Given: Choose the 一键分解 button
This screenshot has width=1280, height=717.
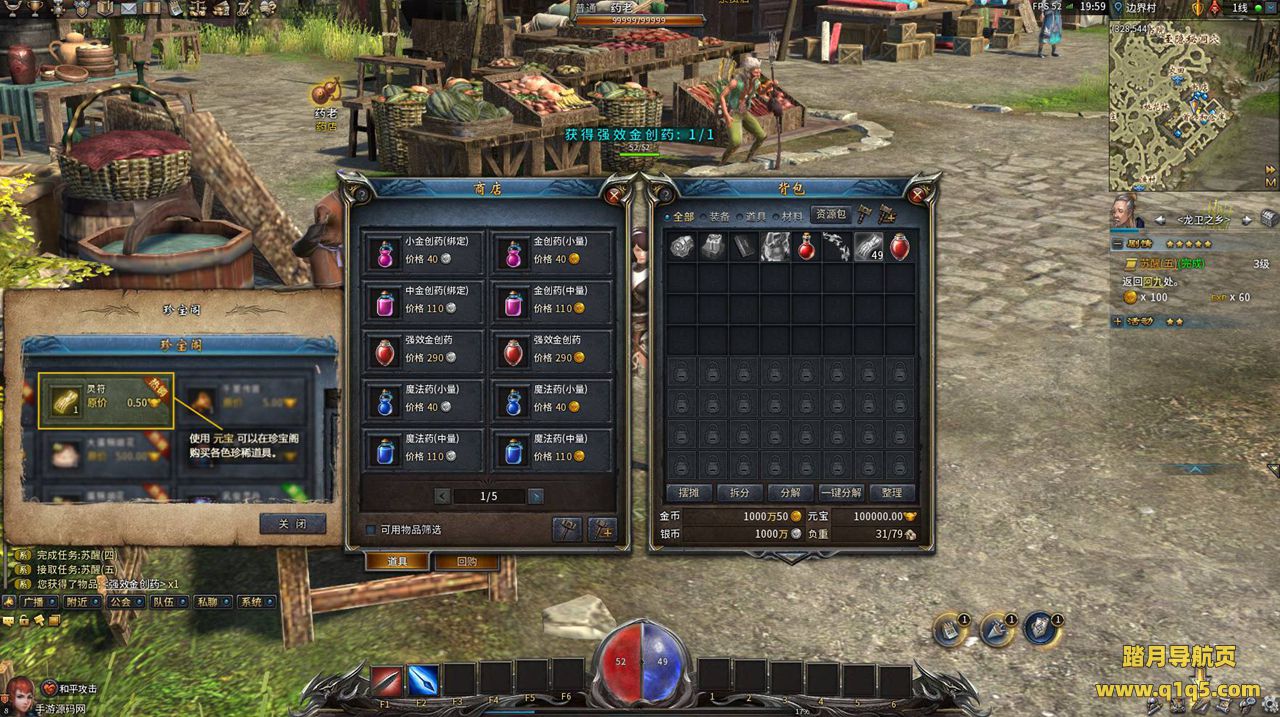Looking at the screenshot, I should [841, 493].
